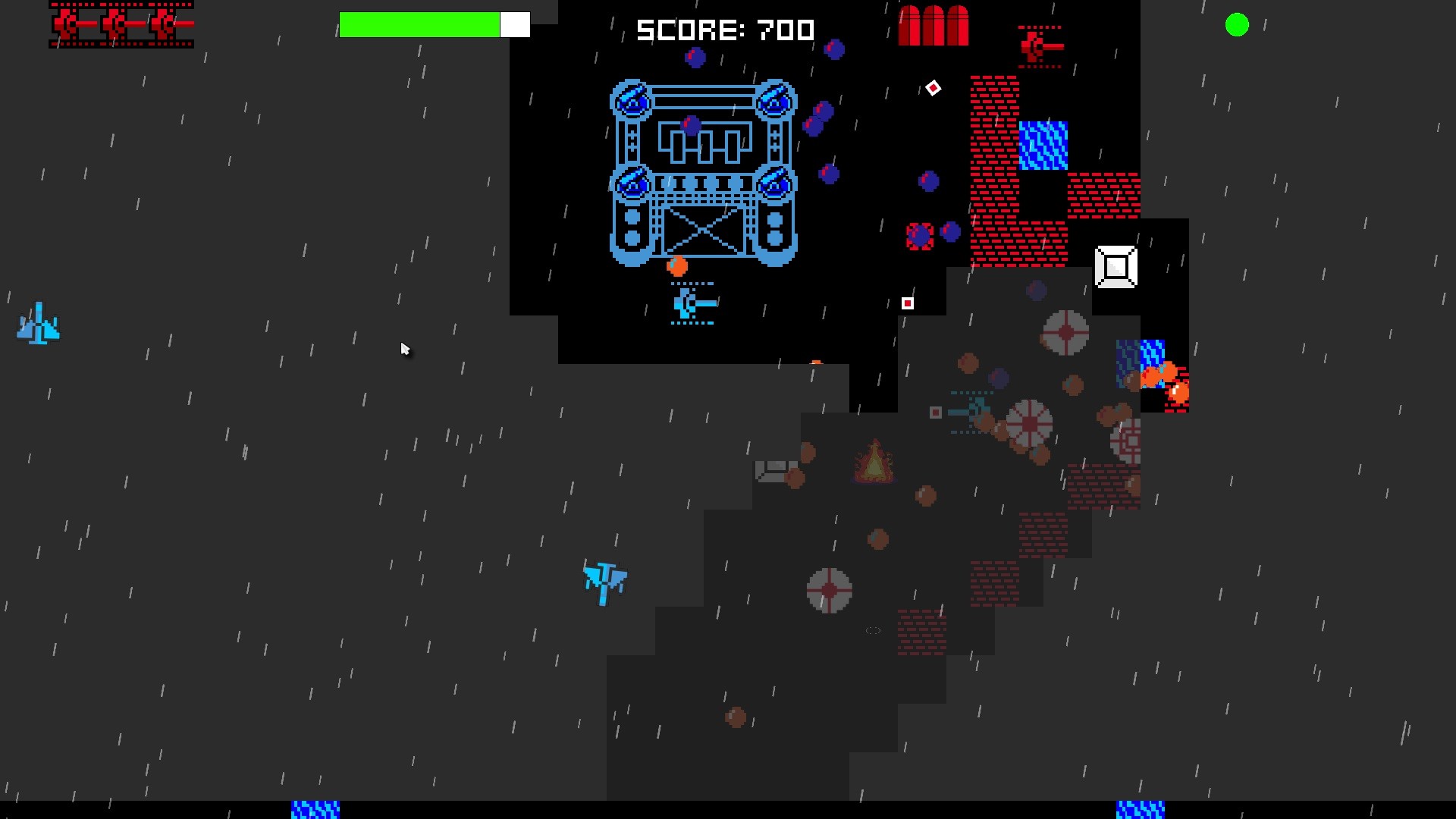
Task: Click the small red square pickup below the diamond
Action: click(908, 302)
